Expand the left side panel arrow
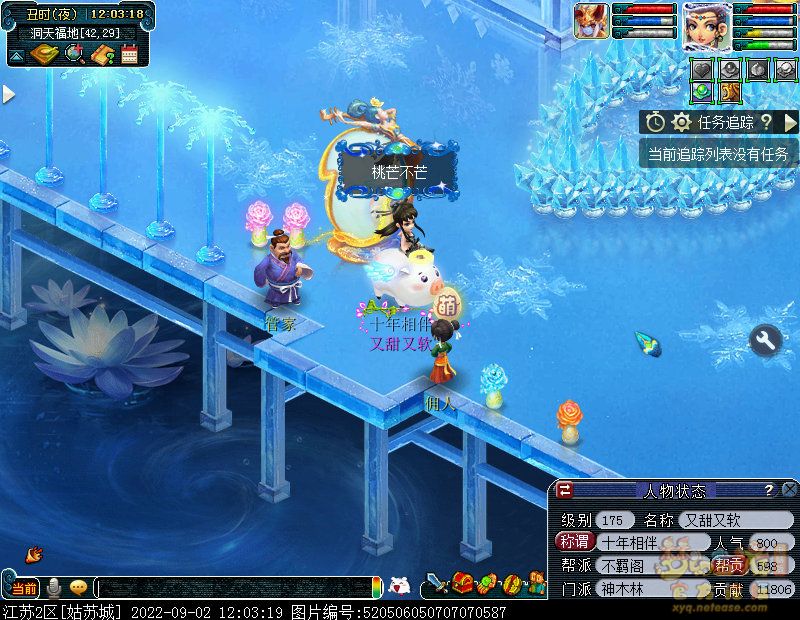This screenshot has height=620, width=800. point(8,94)
